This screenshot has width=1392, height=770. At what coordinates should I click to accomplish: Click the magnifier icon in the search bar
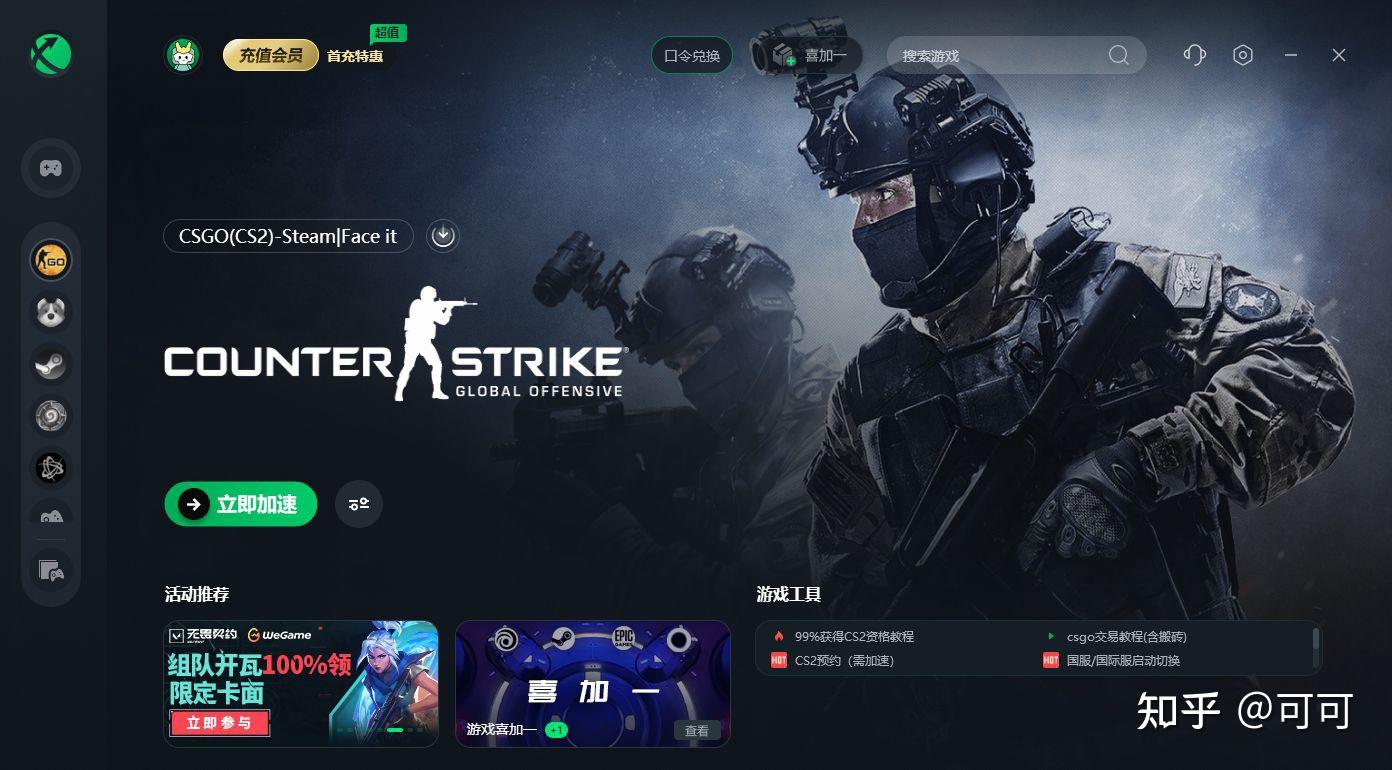1119,56
